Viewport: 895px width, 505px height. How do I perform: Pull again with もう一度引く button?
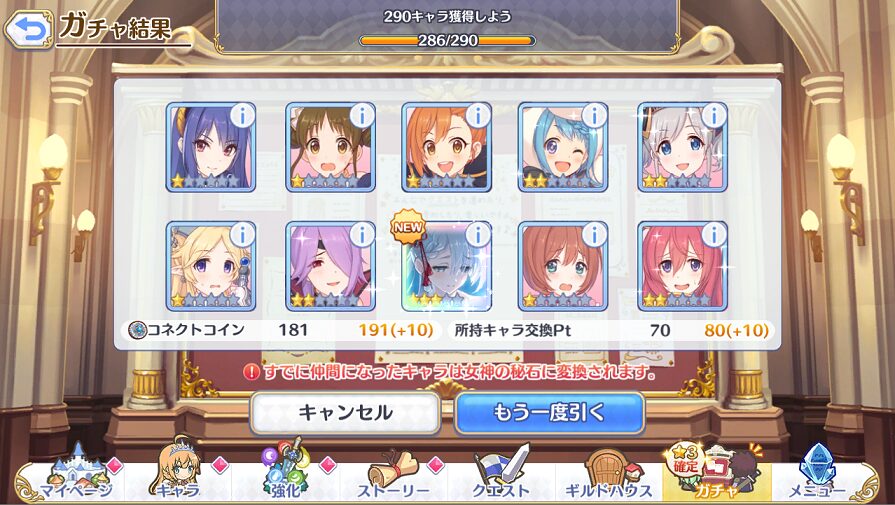tap(549, 412)
